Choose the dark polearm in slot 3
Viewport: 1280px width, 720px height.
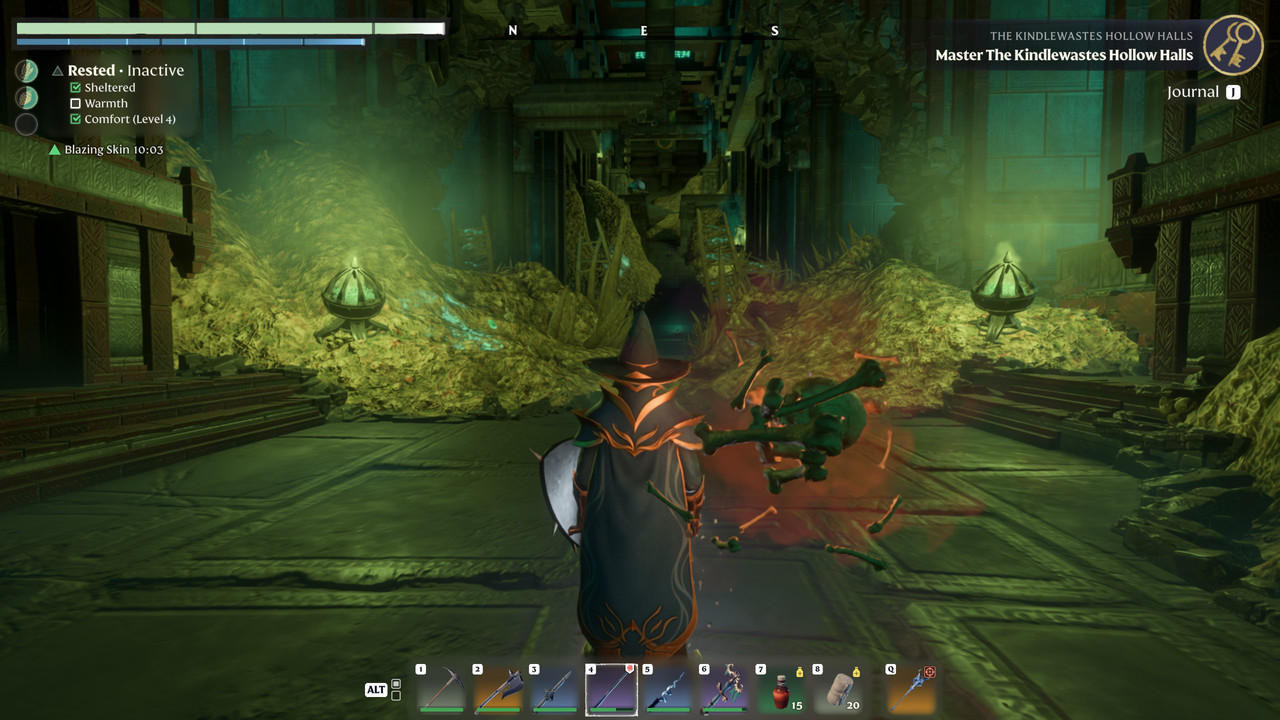[555, 689]
